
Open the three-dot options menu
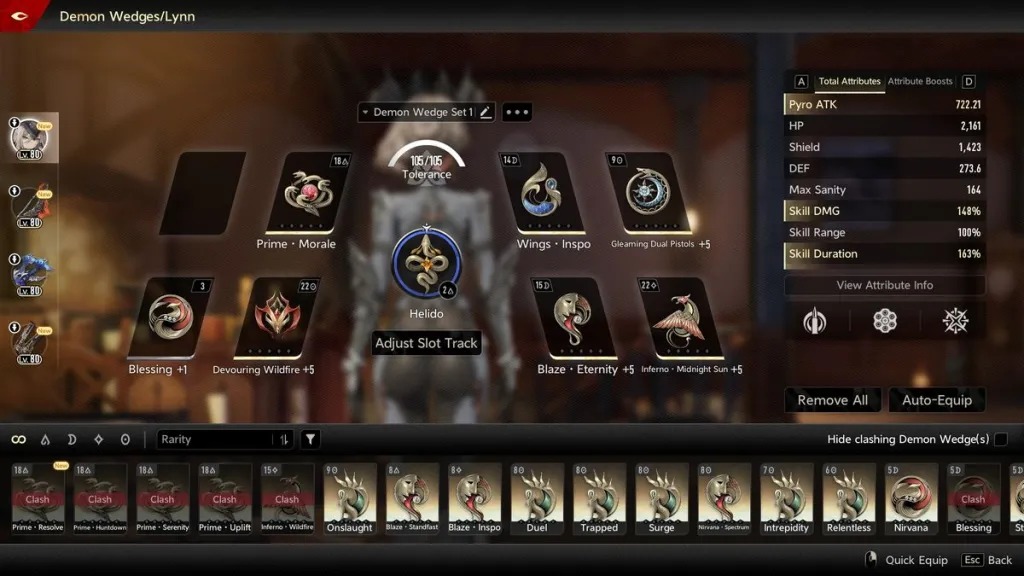click(x=517, y=112)
